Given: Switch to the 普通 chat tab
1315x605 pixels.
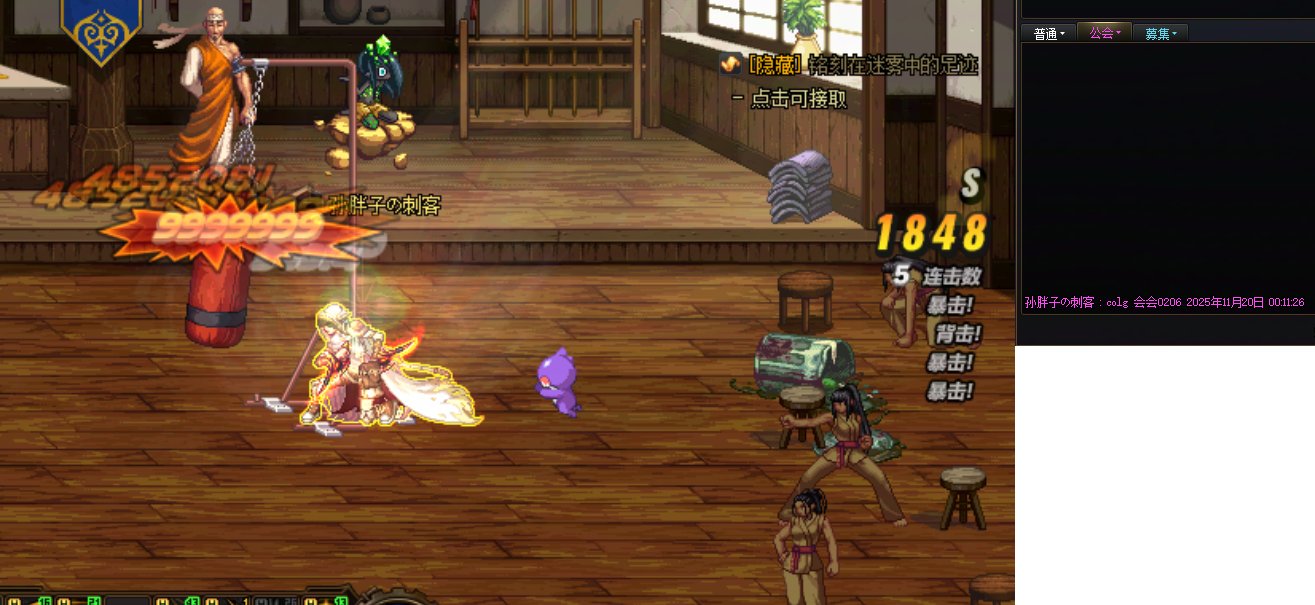Looking at the screenshot, I should pos(1048,33).
